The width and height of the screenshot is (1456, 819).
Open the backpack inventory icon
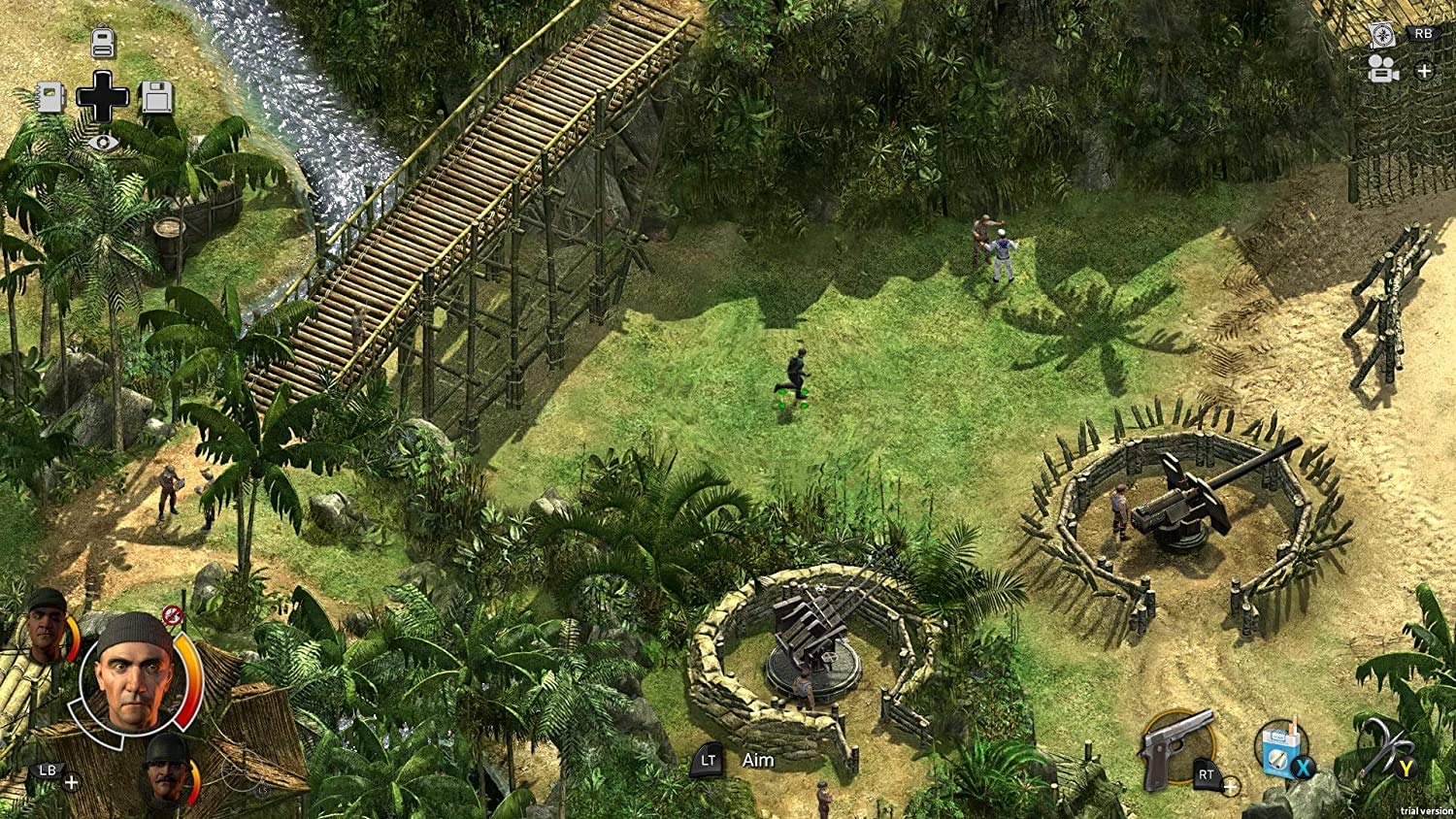pyautogui.click(x=103, y=43)
